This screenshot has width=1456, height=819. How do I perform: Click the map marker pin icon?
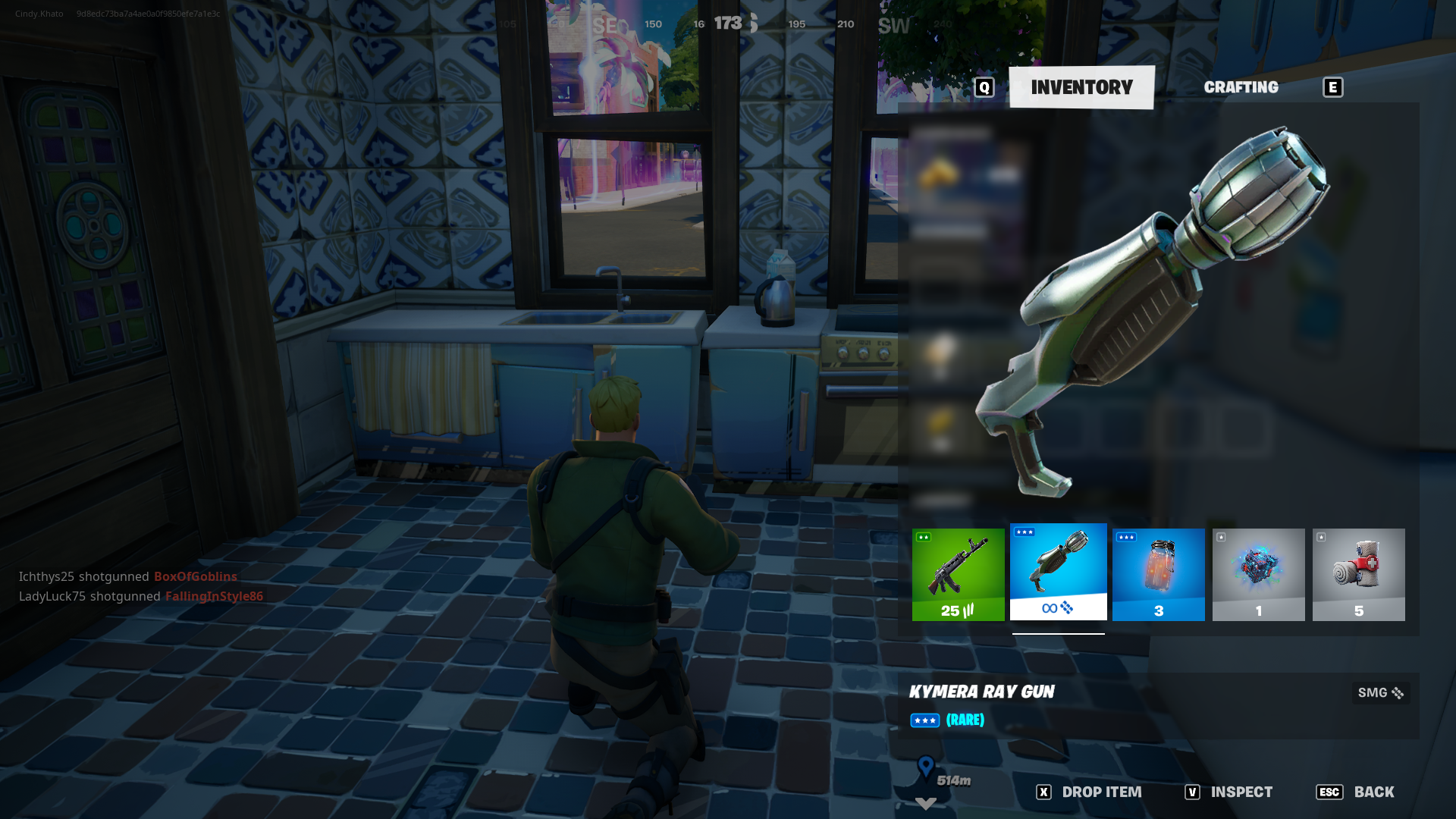(924, 765)
